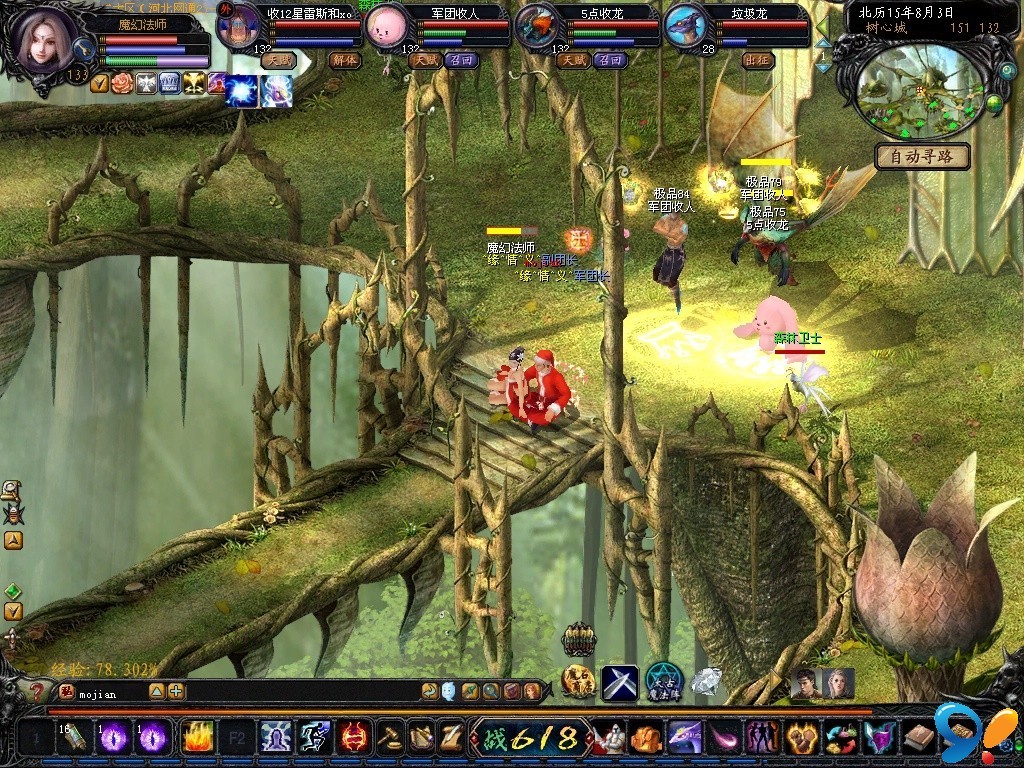Click the white diamond gem icon
Screen dimensions: 1024x768
click(x=706, y=680)
